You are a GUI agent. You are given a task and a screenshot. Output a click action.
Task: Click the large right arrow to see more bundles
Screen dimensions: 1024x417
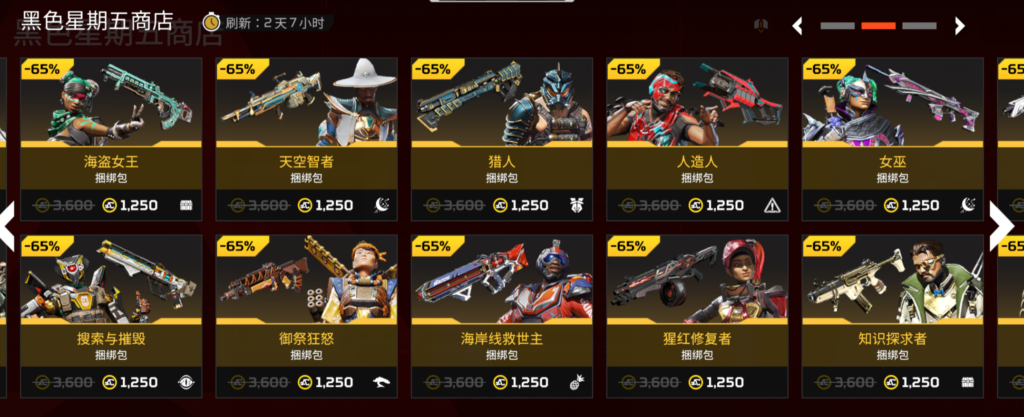[x=1003, y=226]
